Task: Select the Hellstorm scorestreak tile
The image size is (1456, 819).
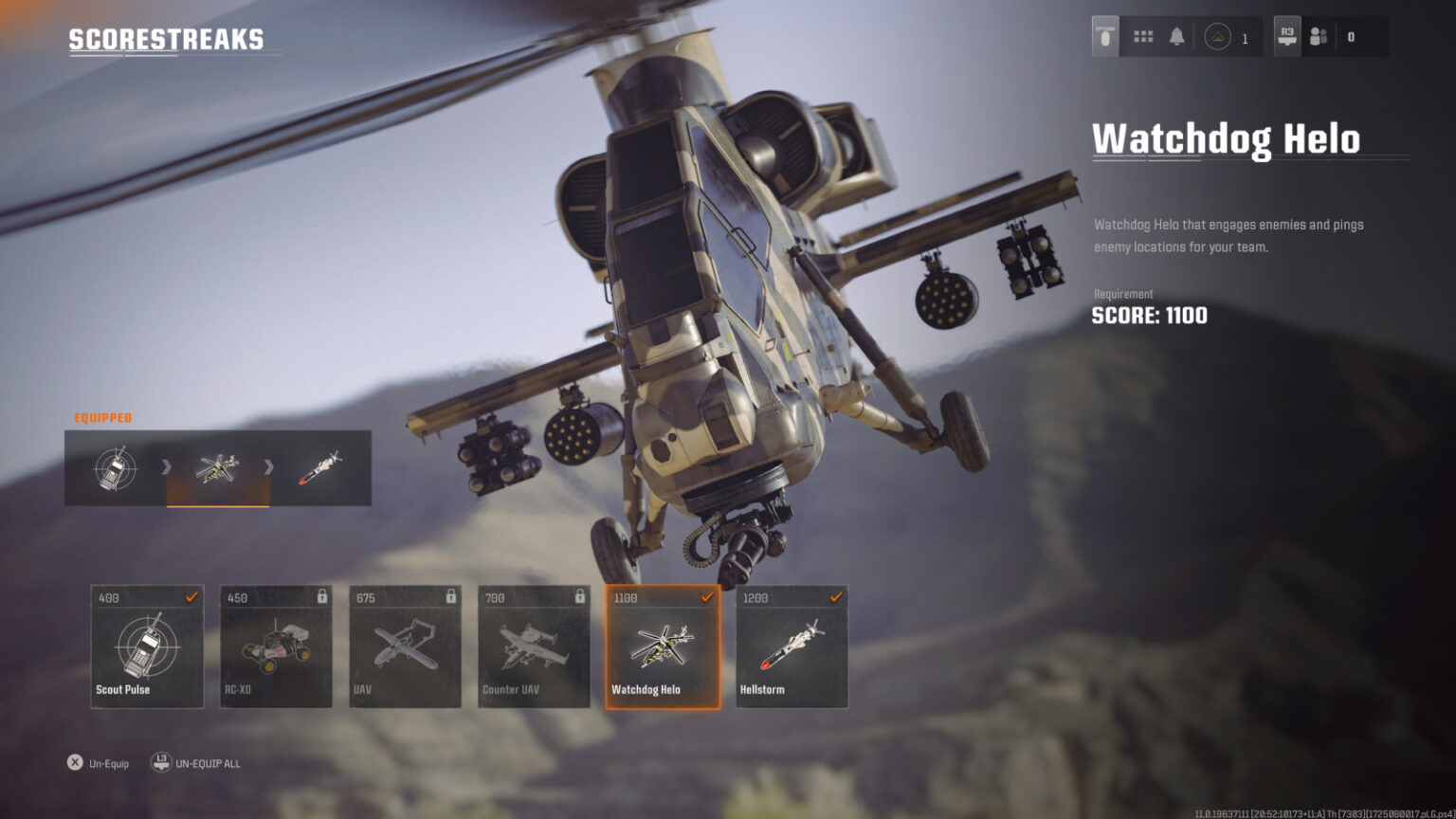Action: (x=792, y=646)
